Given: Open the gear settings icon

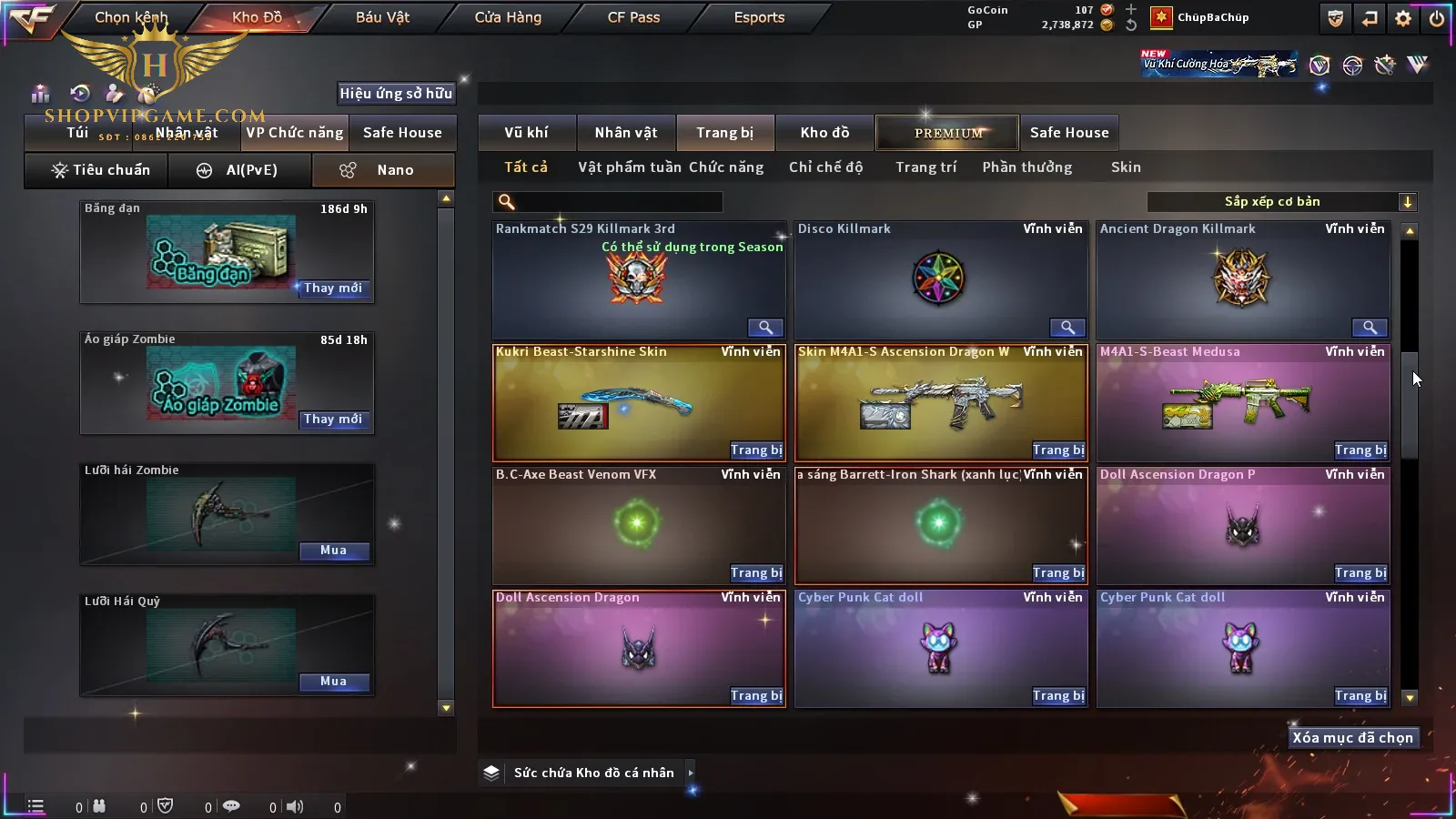Looking at the screenshot, I should 1402,18.
